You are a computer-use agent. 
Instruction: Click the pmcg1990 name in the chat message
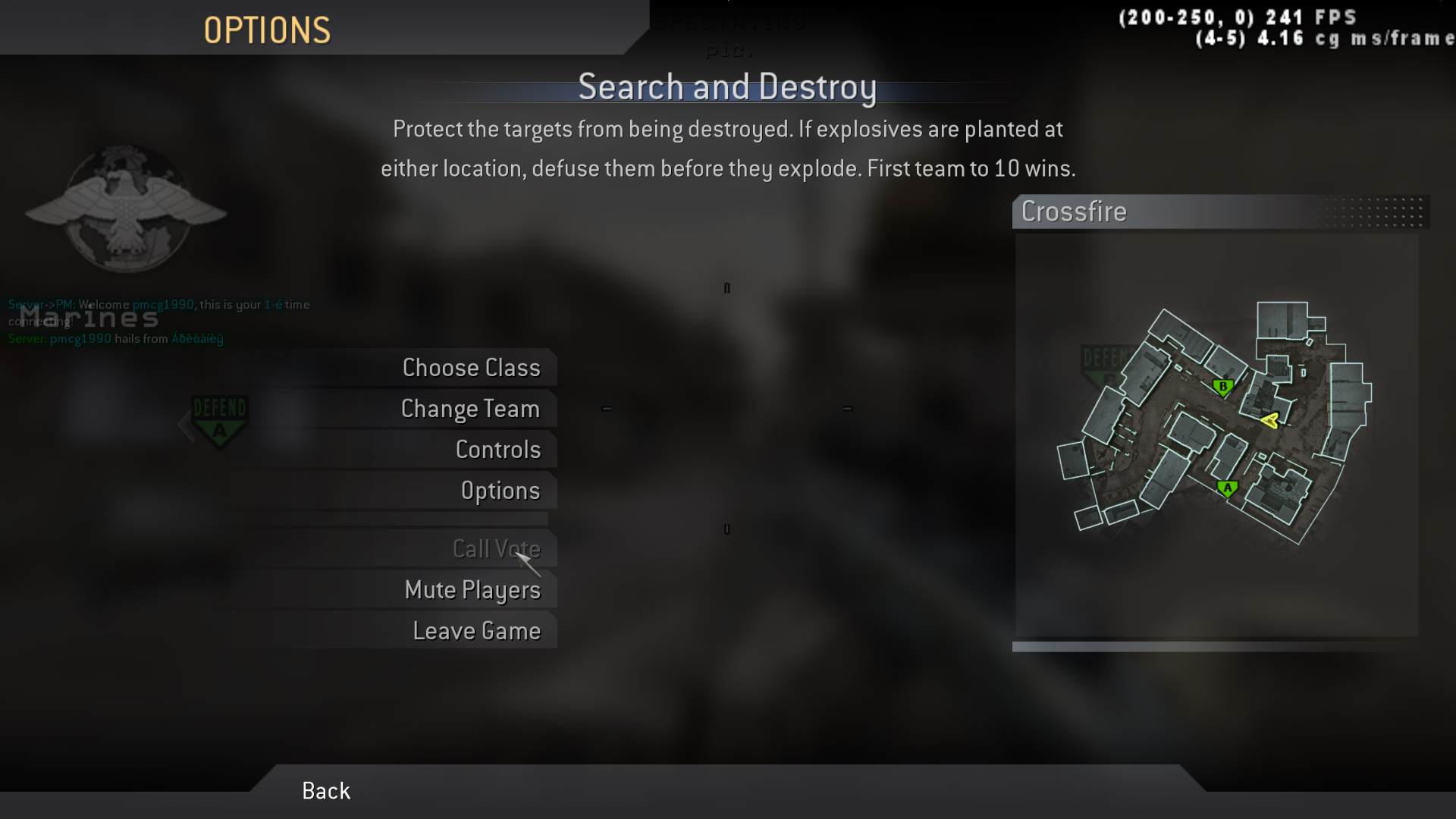[x=162, y=305]
